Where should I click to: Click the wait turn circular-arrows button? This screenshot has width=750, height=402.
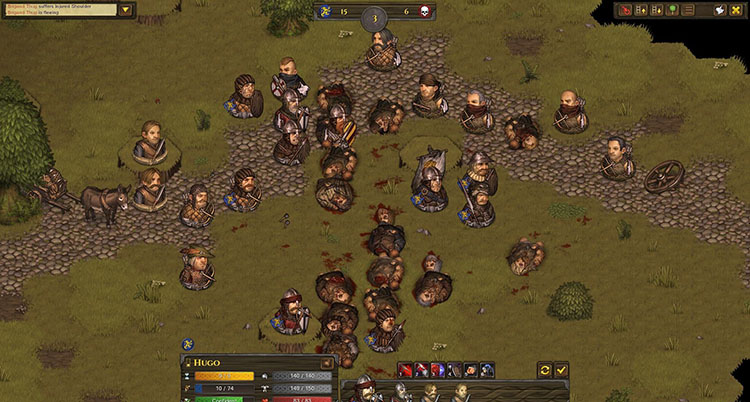545,369
